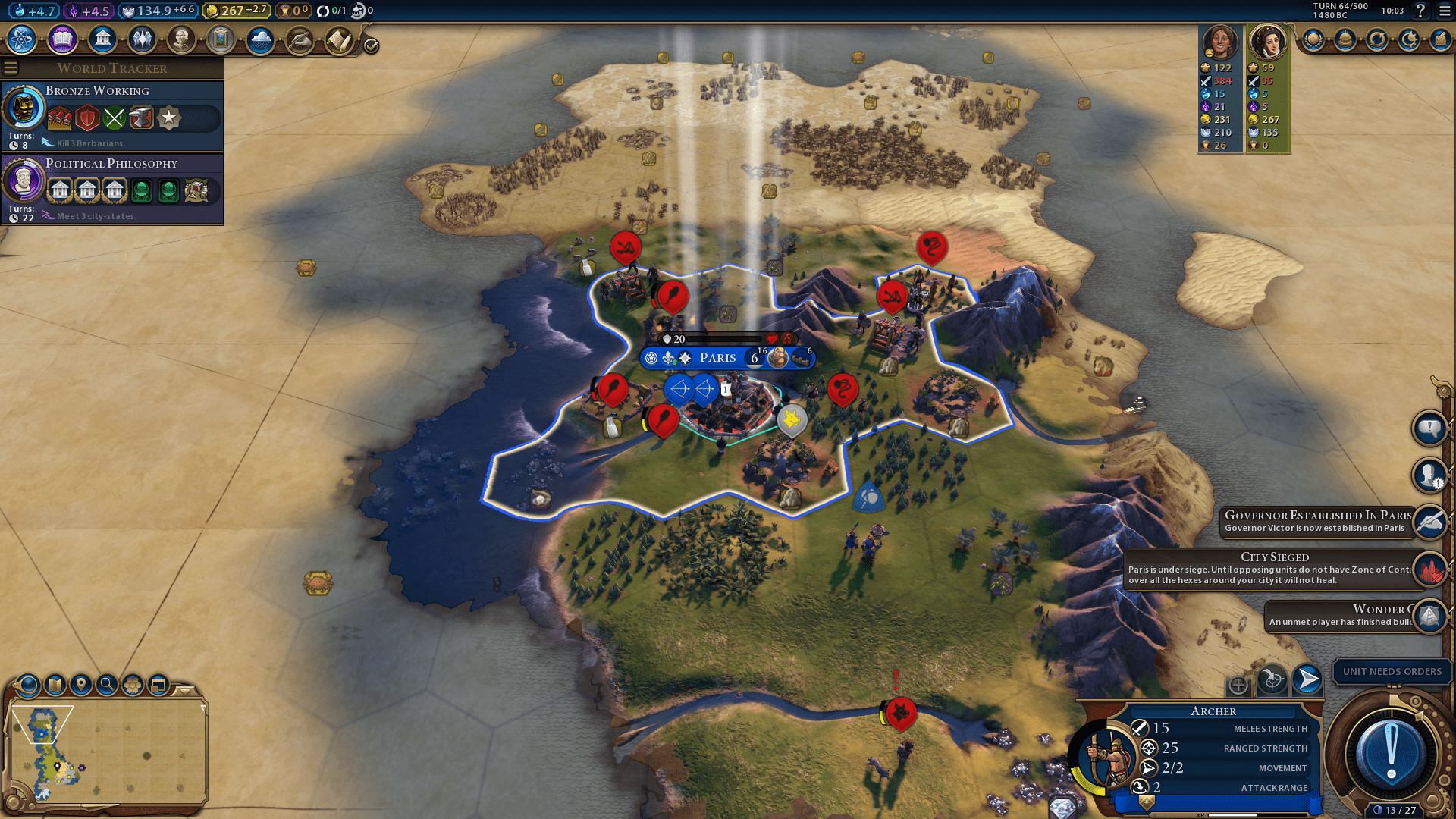This screenshot has height=819, width=1456.
Task: Expand the minimap options chevron
Action: click(185, 692)
